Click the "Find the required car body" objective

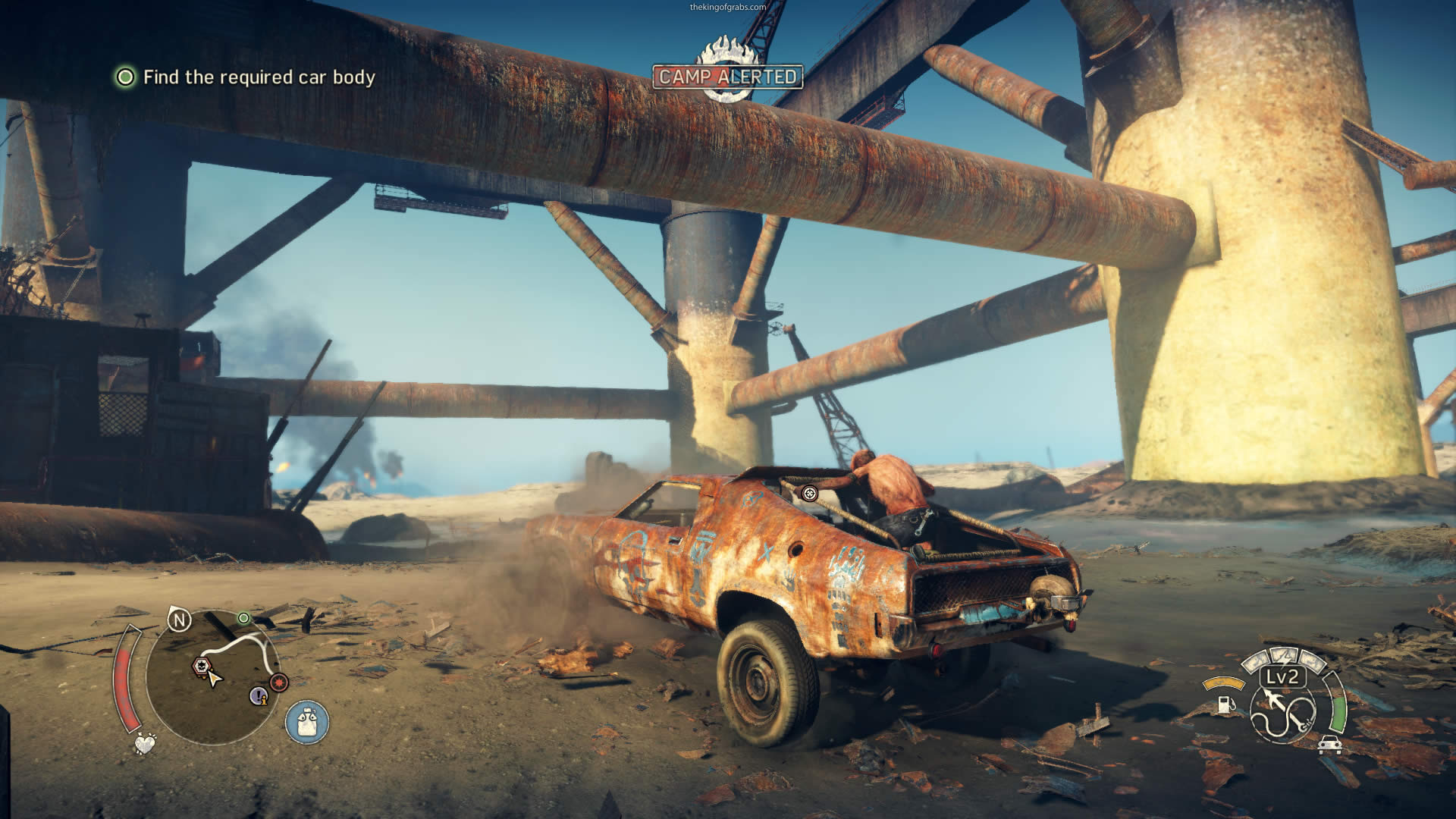click(258, 77)
